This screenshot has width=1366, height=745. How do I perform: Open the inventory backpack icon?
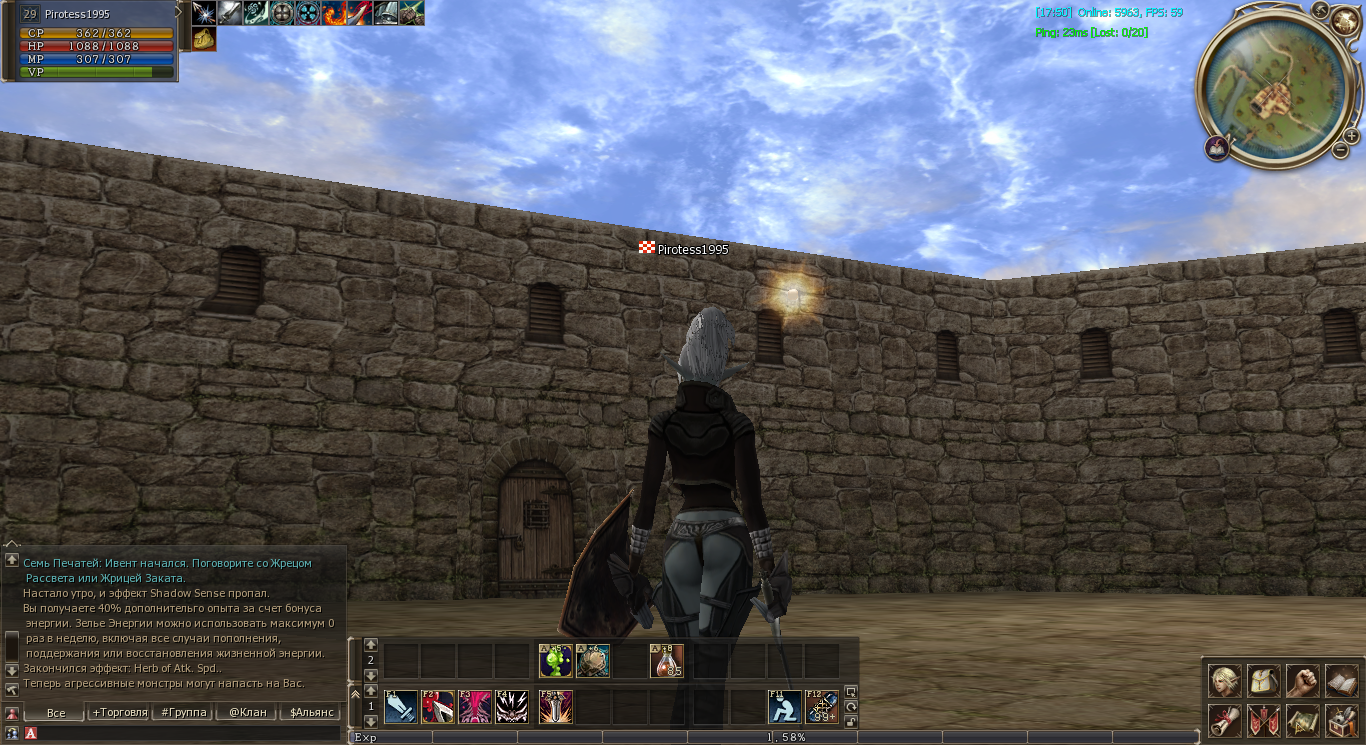(1264, 681)
